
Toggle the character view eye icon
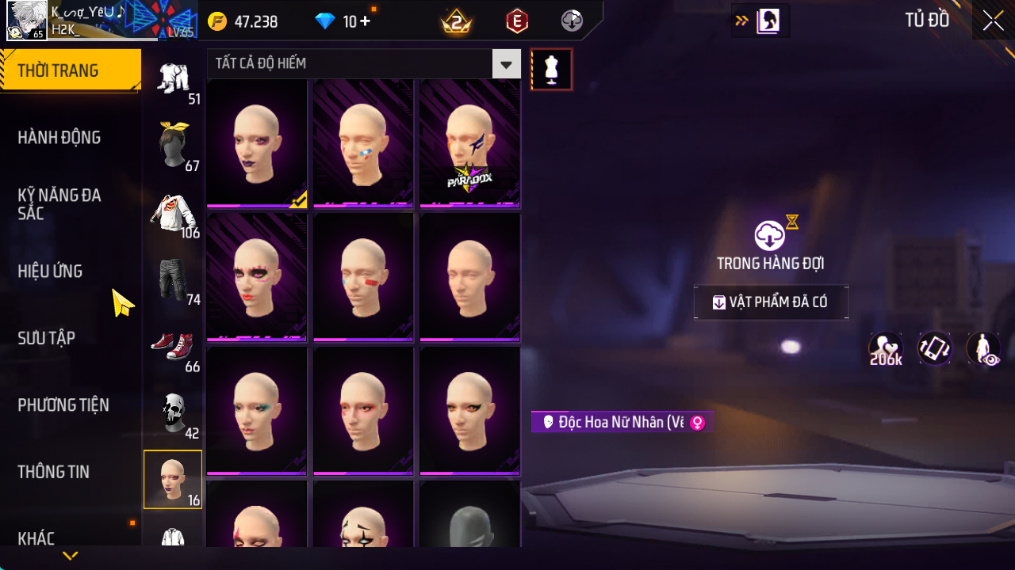click(984, 348)
